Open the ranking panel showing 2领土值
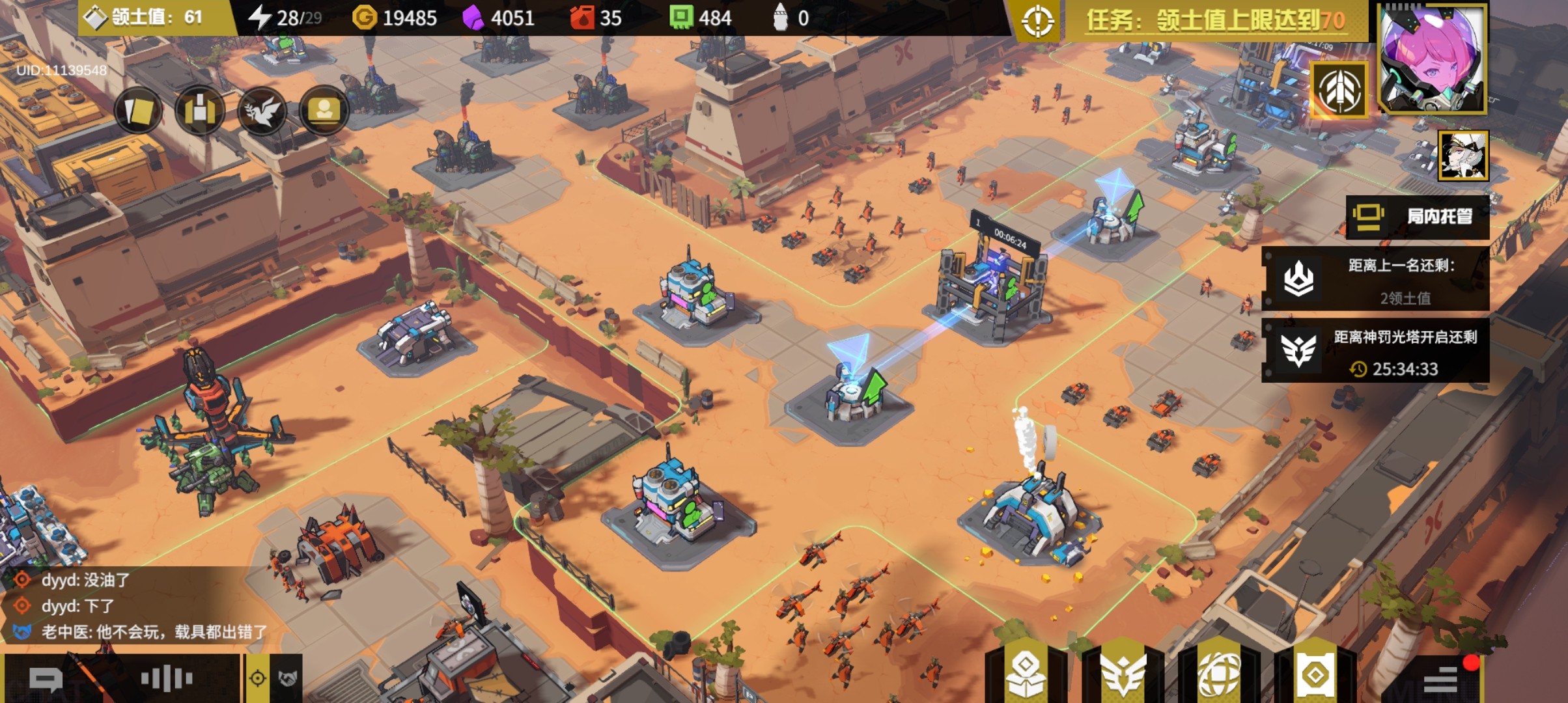The width and height of the screenshot is (1568, 703). tap(1375, 280)
